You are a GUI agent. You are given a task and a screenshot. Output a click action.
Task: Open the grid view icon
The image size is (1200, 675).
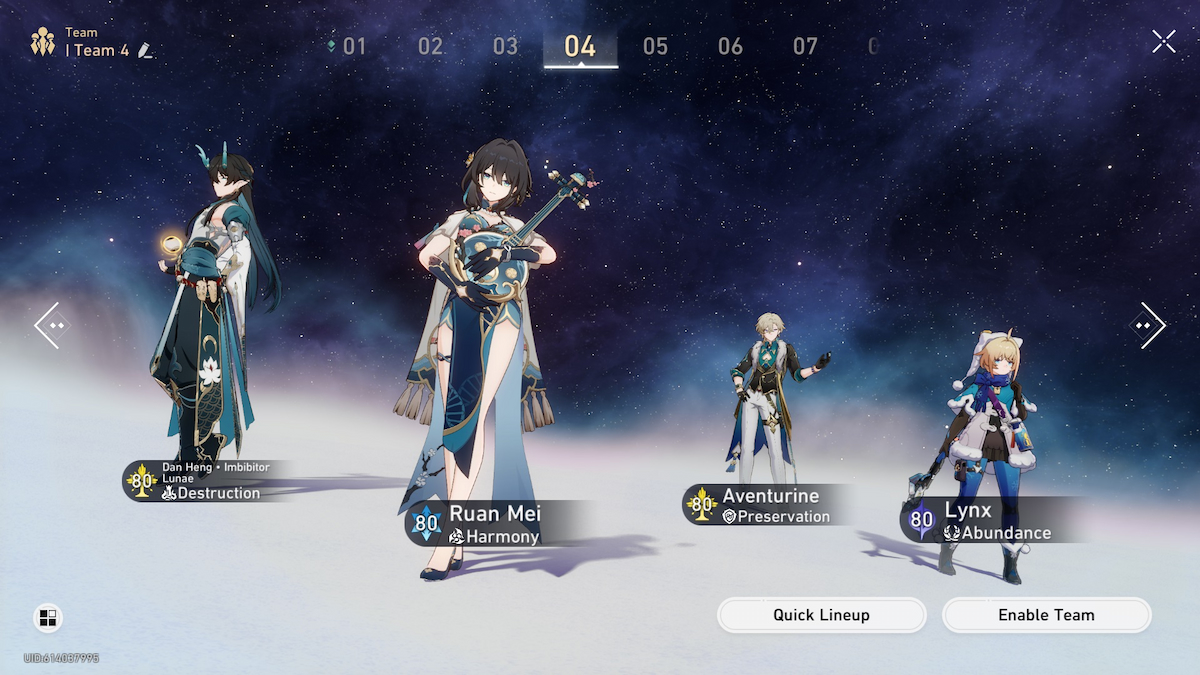coord(47,618)
